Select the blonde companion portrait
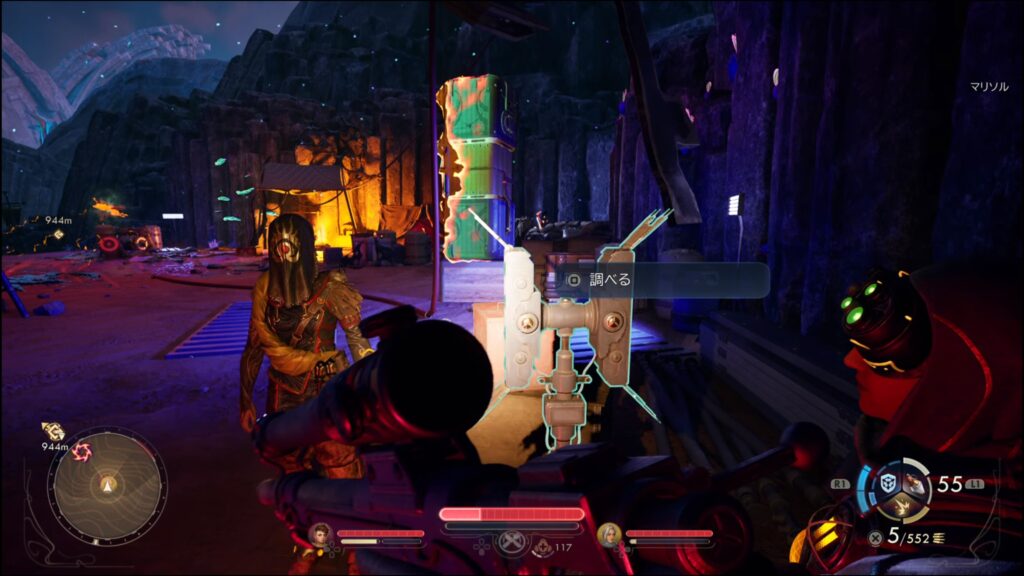The image size is (1024, 576). point(609,534)
